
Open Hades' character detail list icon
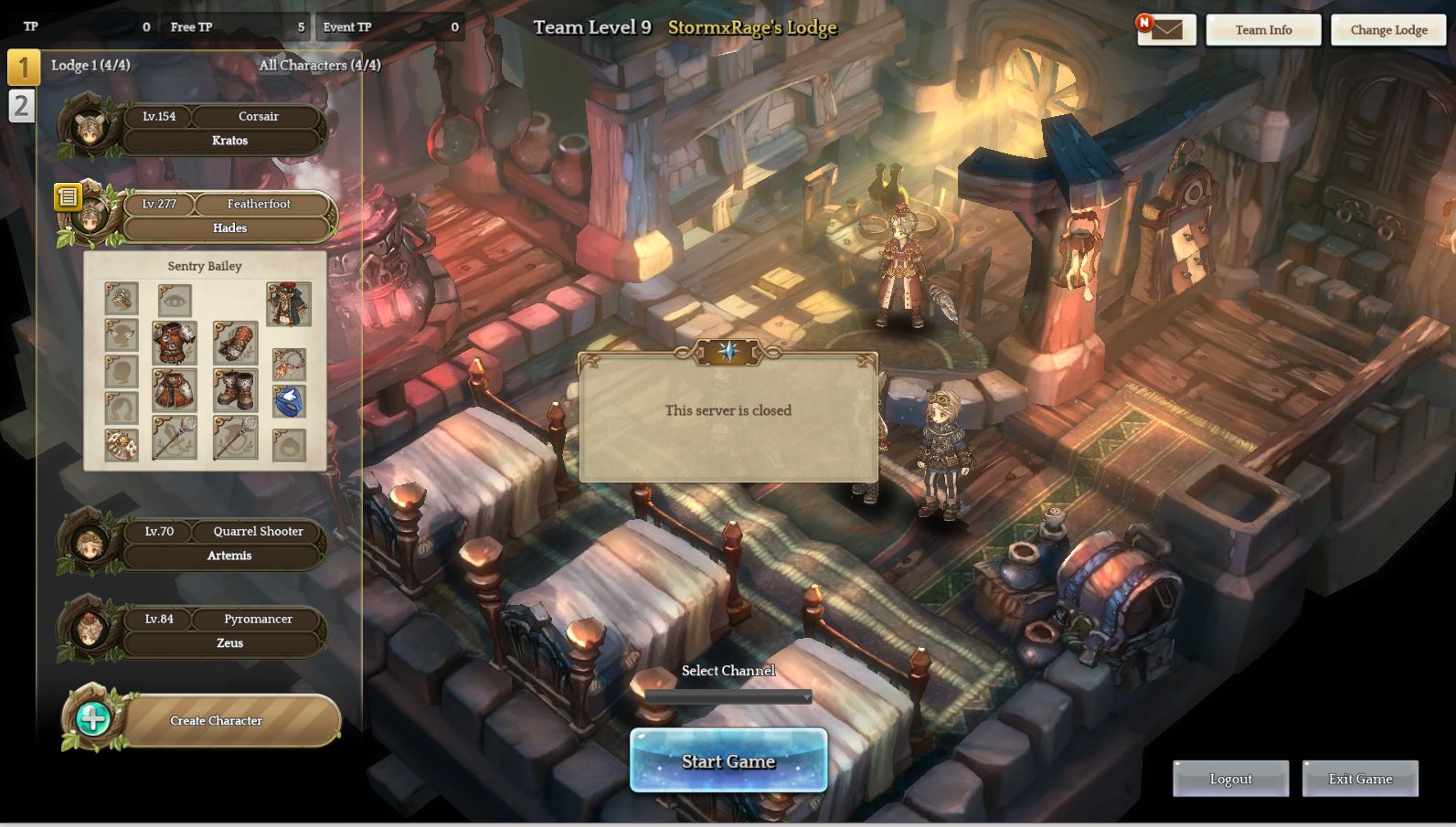tap(68, 196)
